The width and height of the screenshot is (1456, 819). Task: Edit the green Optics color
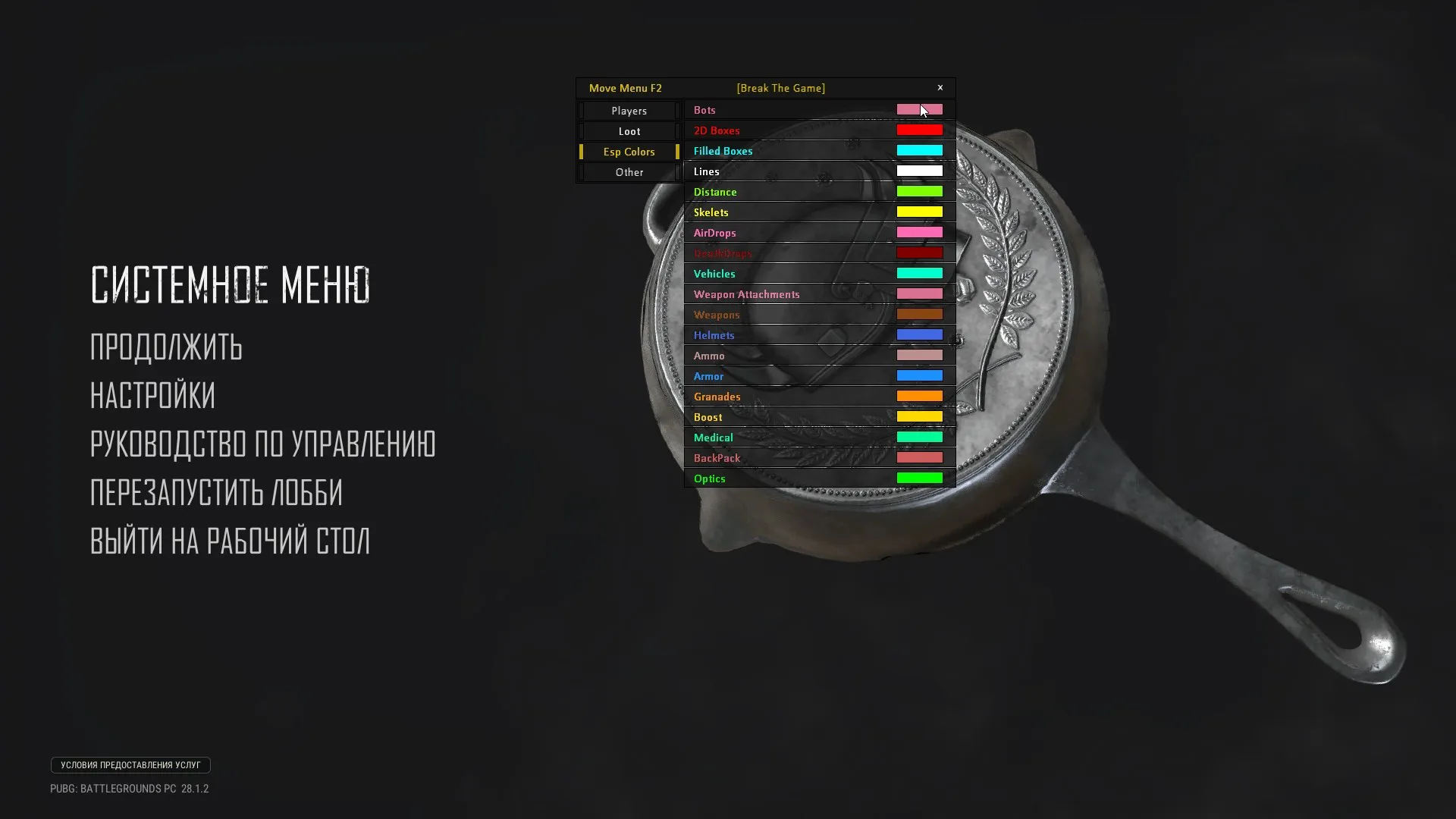pyautogui.click(x=919, y=478)
